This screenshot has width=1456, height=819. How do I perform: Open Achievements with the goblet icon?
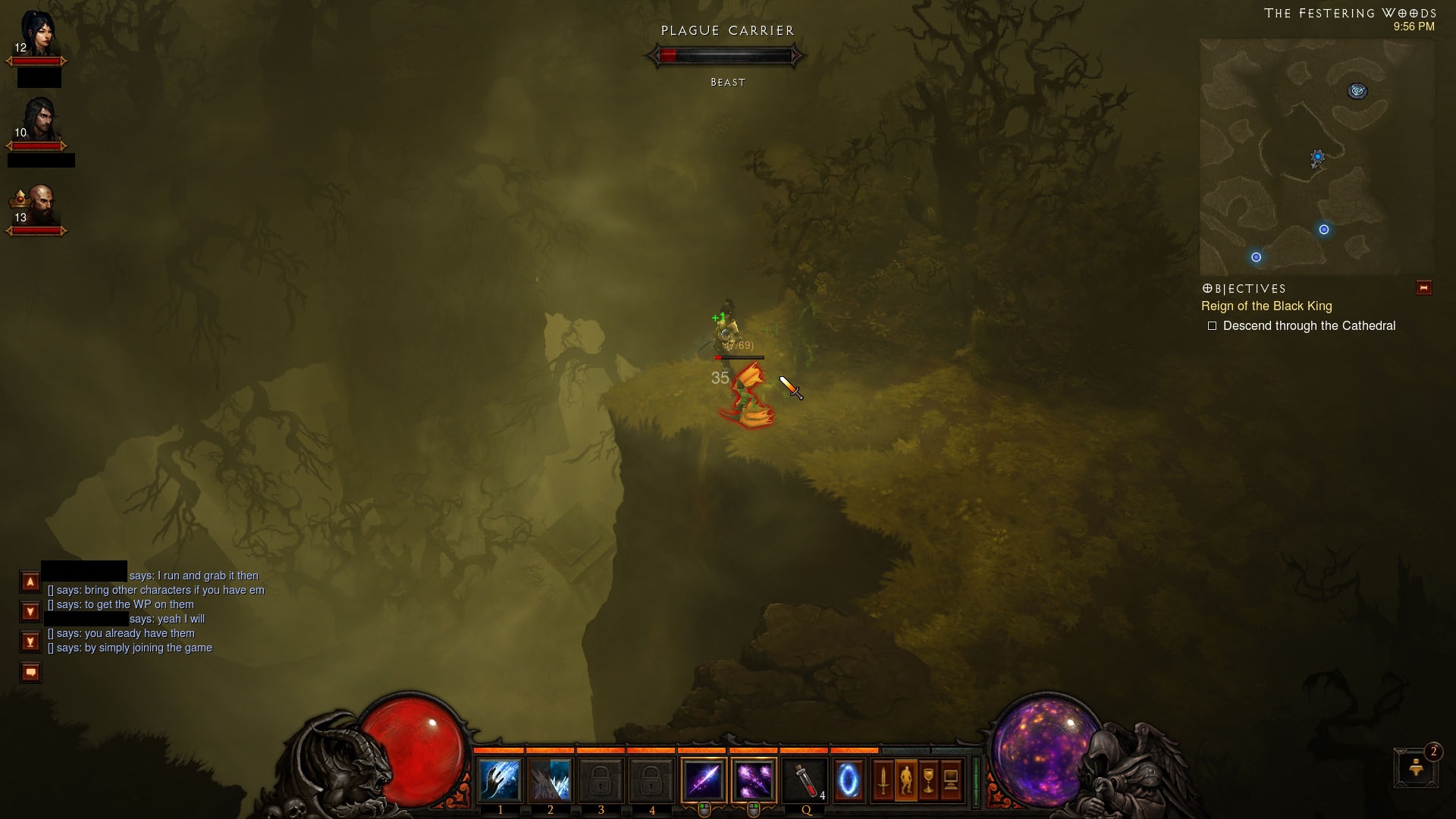[929, 780]
